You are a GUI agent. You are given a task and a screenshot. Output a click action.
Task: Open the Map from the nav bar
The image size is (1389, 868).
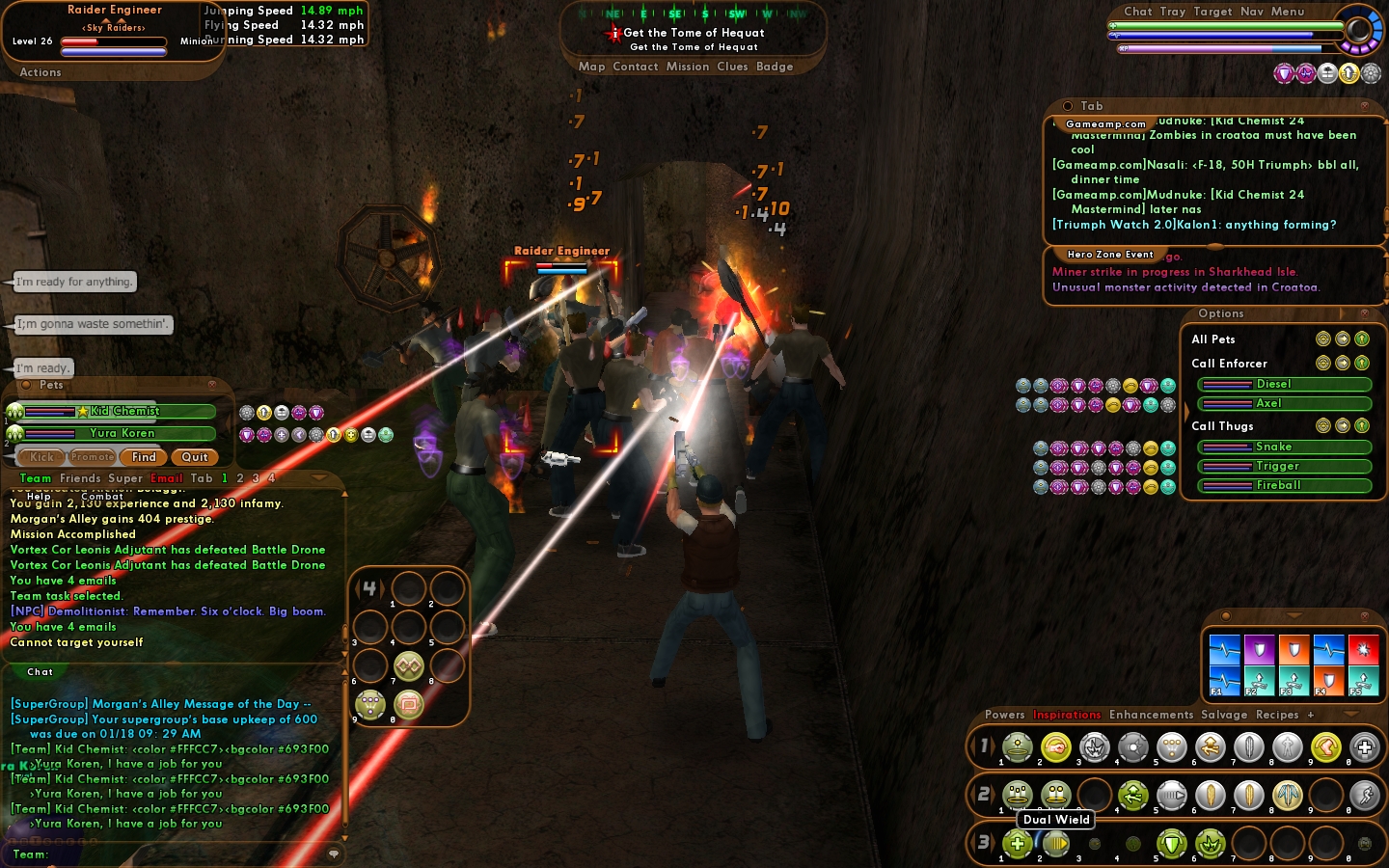(591, 67)
